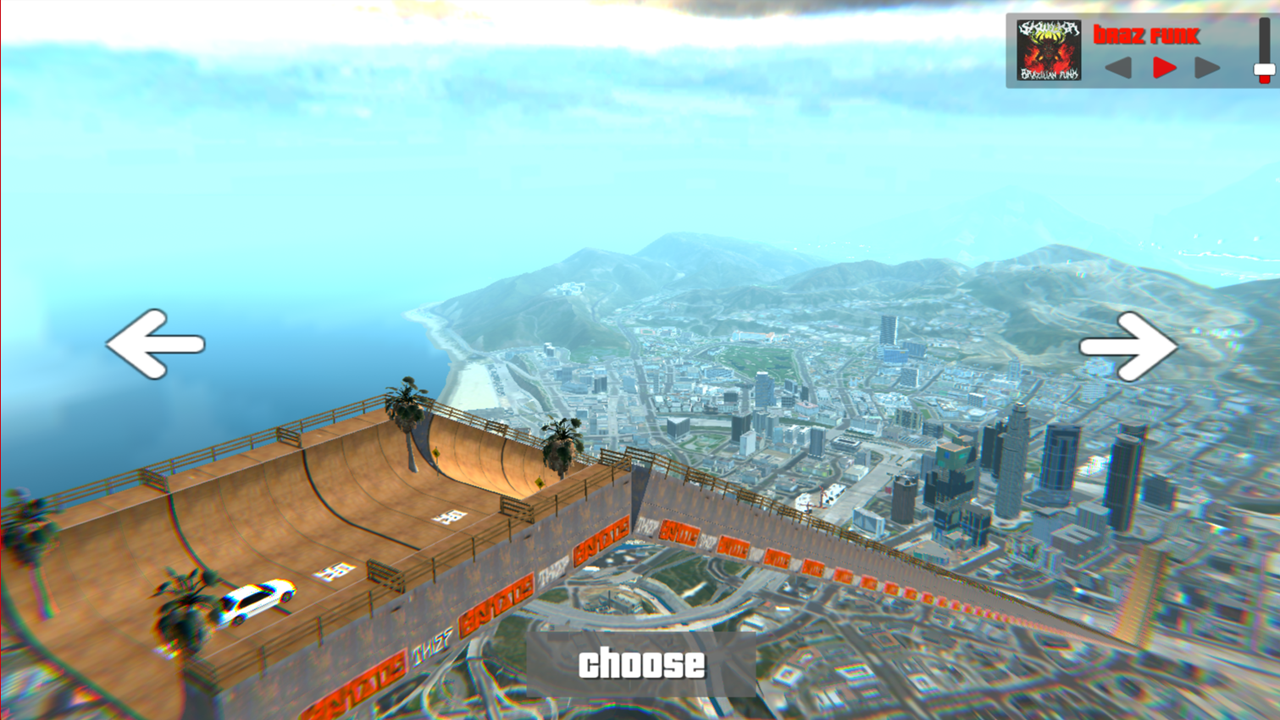1280x720 pixels.
Task: Tap the red play triangle
Action: pos(1164,66)
